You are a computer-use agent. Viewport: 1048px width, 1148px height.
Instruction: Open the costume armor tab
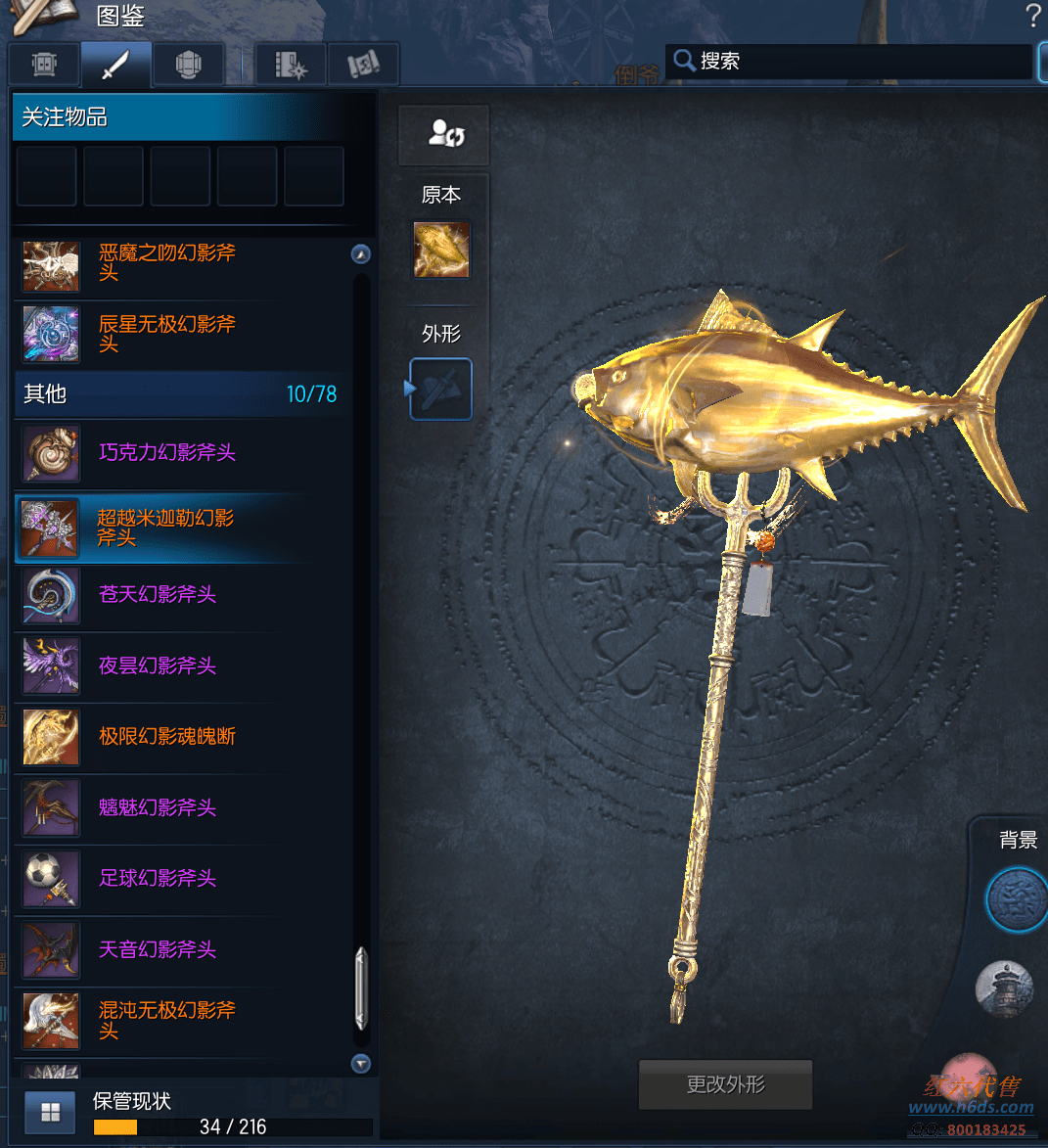point(189,65)
